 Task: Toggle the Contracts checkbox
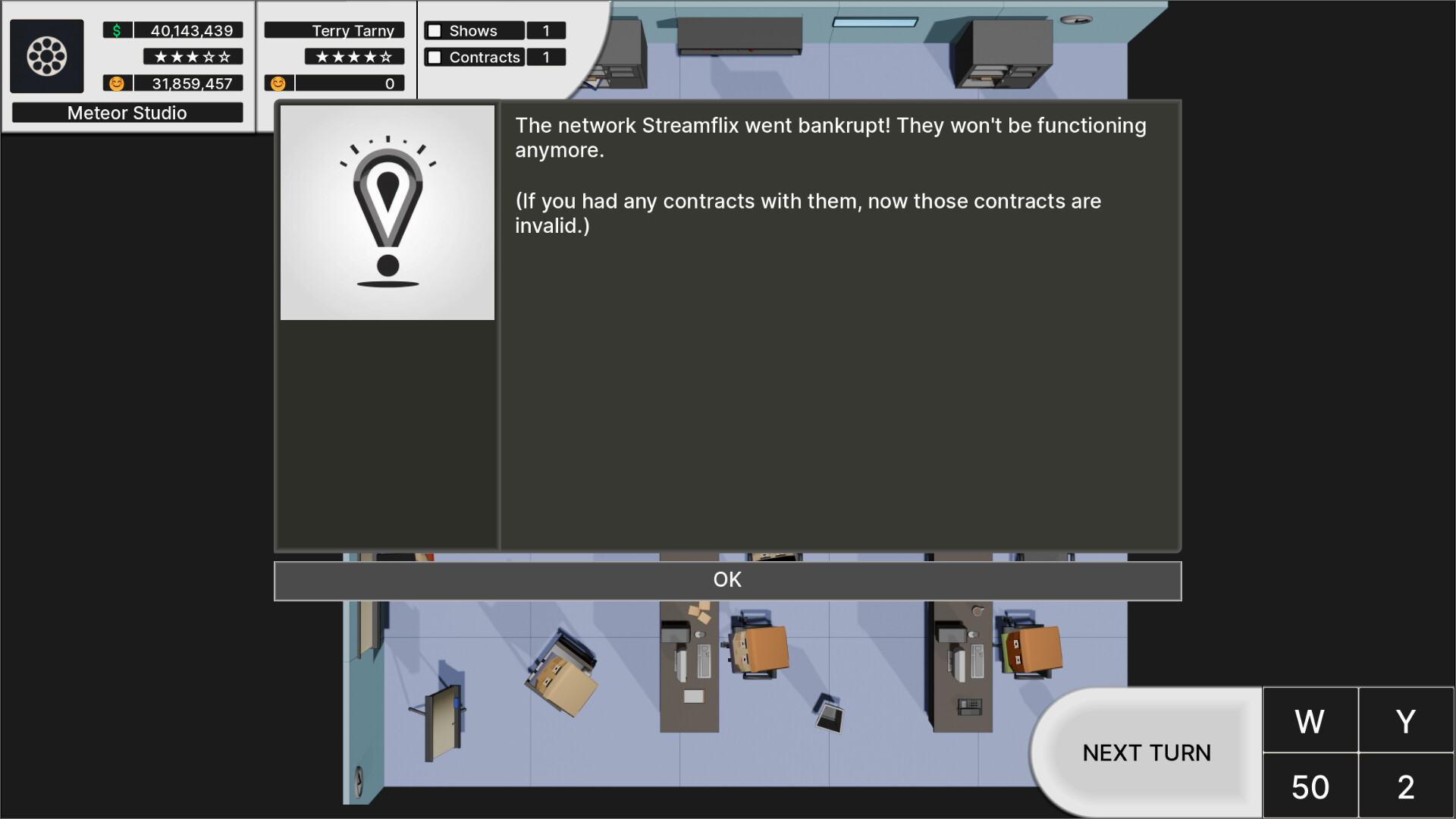click(x=433, y=57)
